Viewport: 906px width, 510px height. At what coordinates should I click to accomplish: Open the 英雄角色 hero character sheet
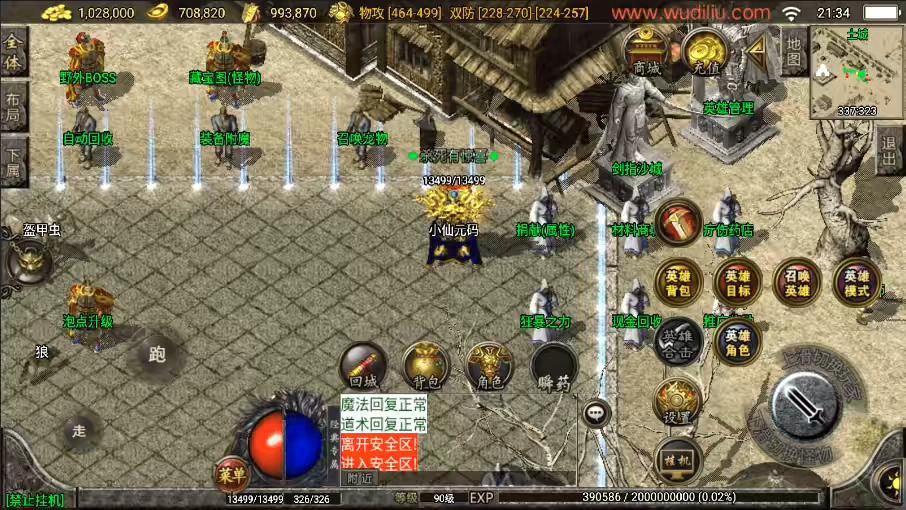coord(738,341)
